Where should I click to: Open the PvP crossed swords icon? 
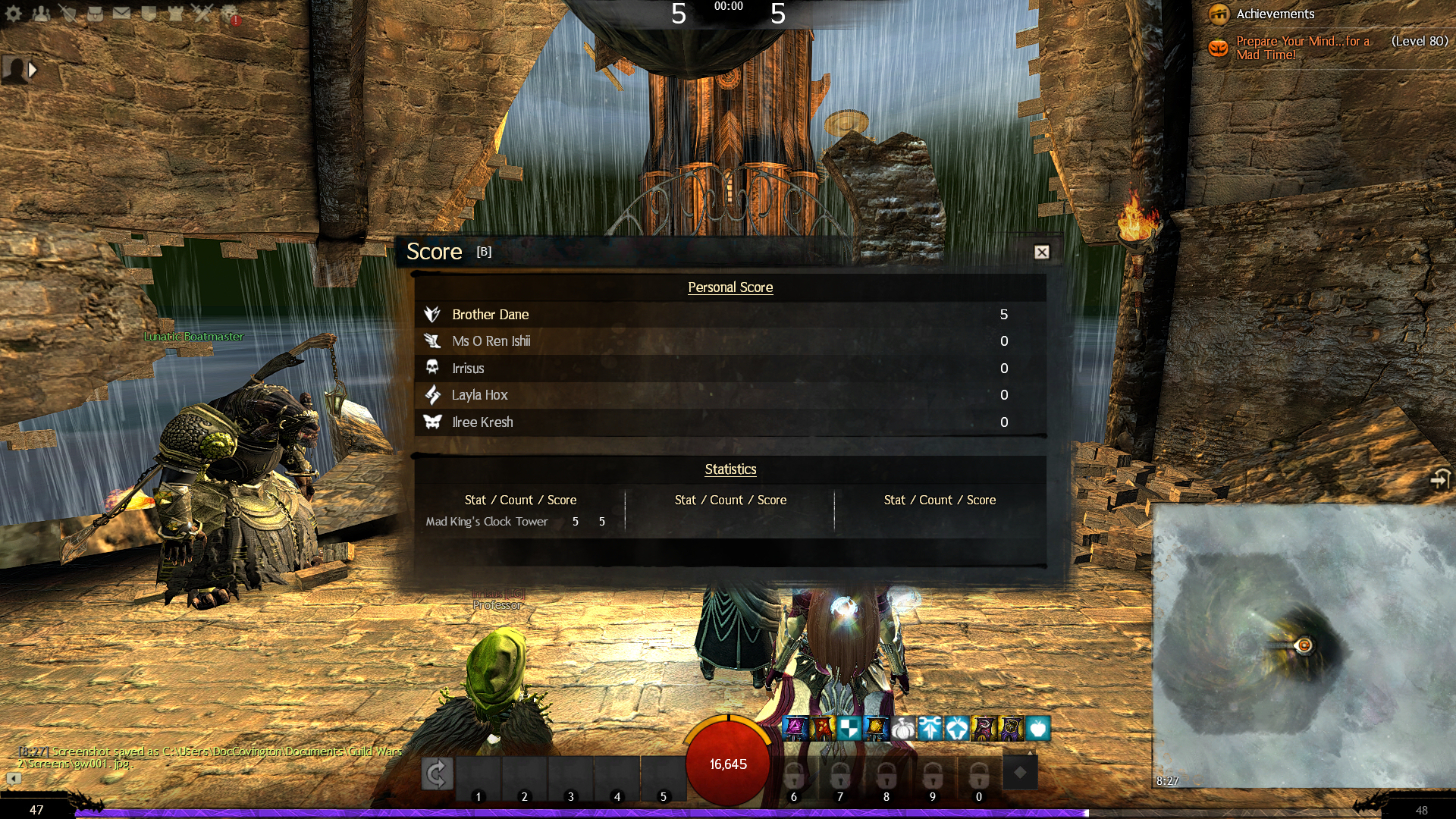click(202, 13)
